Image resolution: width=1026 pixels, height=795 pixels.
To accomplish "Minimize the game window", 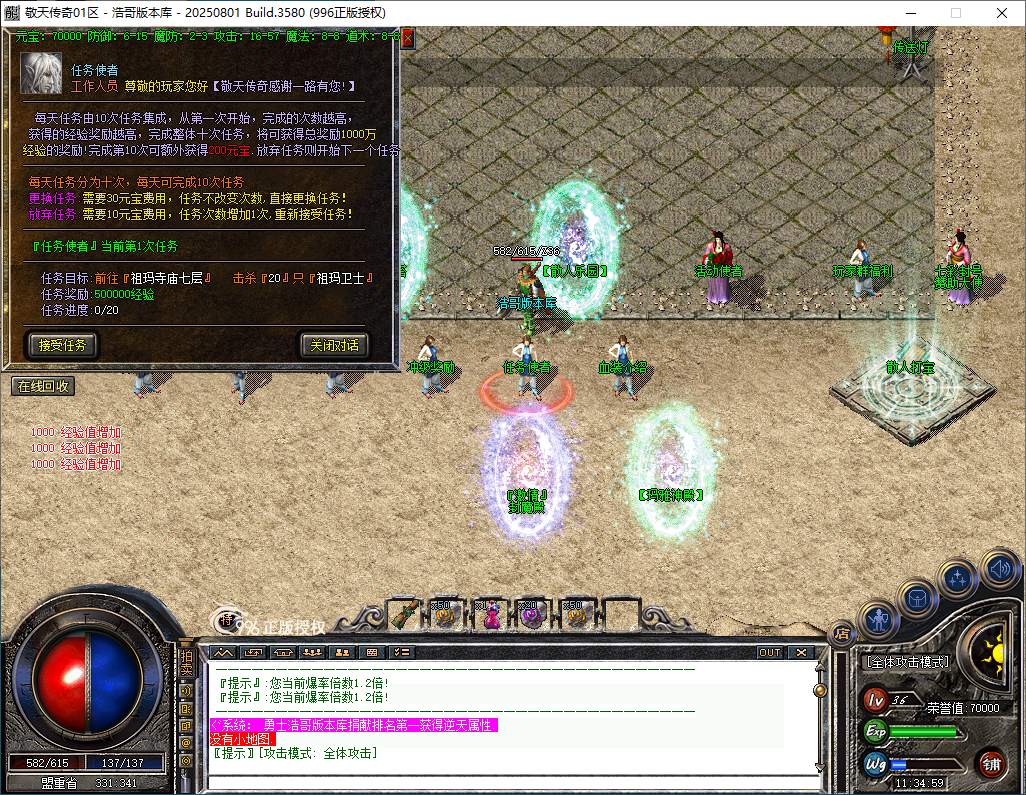I will click(x=909, y=13).
